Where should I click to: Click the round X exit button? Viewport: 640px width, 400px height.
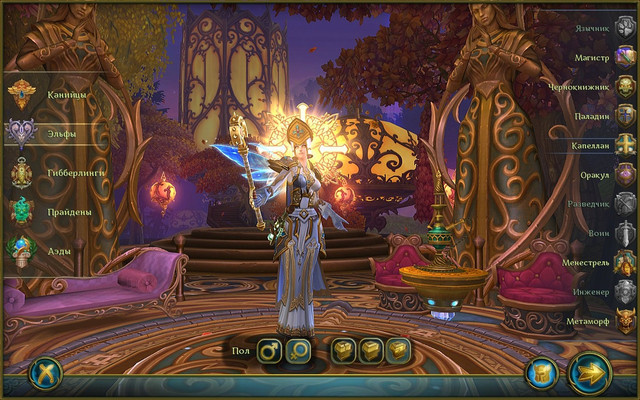pyautogui.click(x=45, y=372)
